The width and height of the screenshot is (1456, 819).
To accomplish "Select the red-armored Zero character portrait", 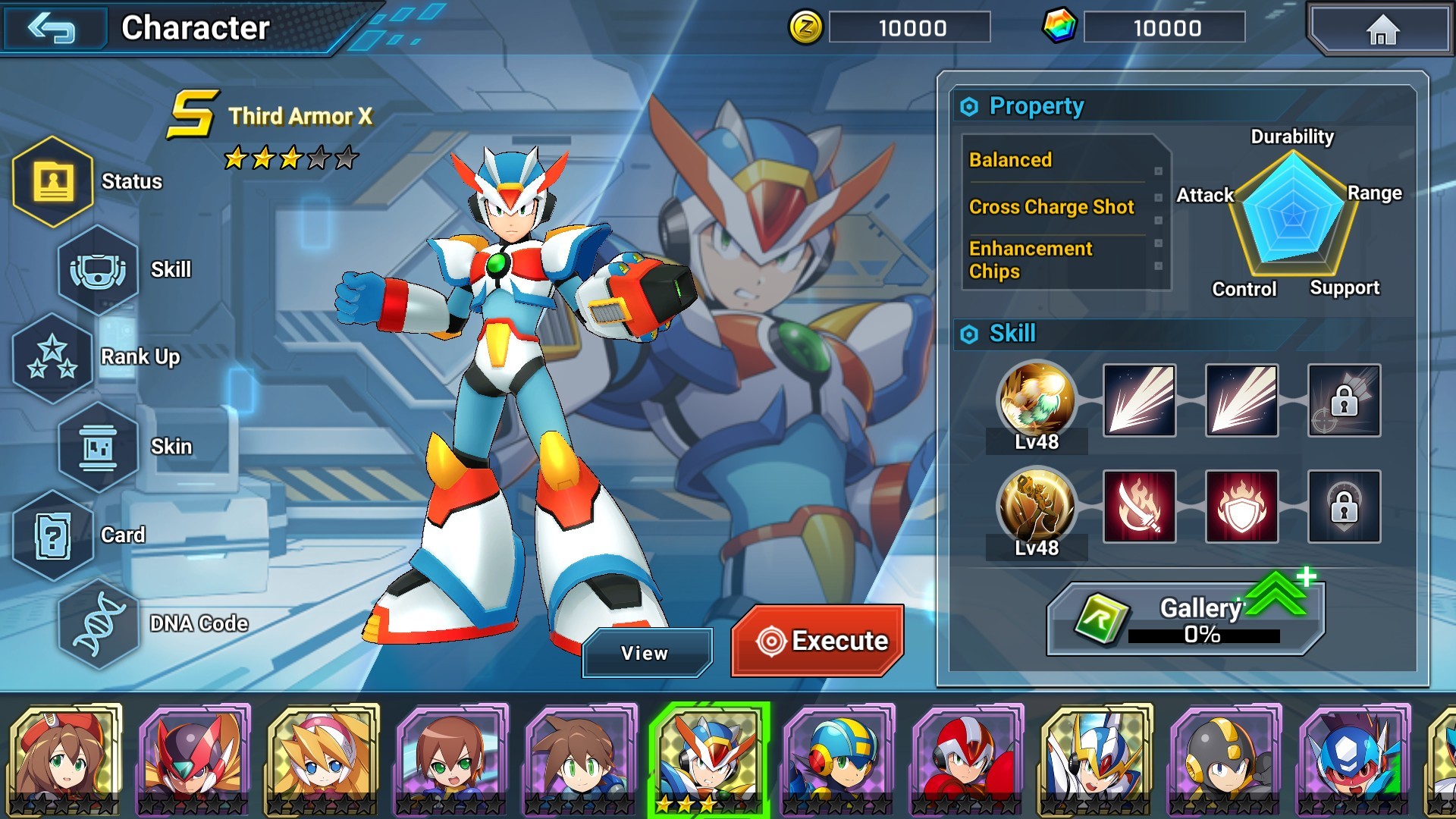I will (194, 758).
